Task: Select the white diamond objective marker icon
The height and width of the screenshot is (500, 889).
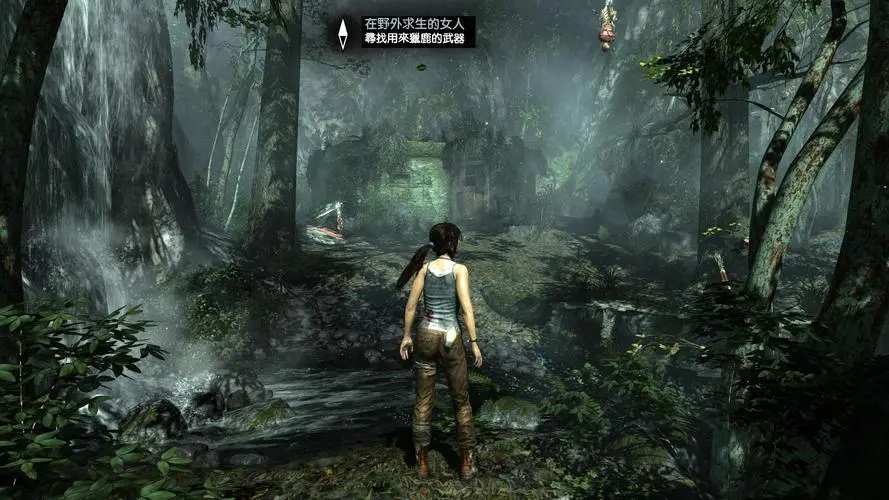Action: (343, 32)
